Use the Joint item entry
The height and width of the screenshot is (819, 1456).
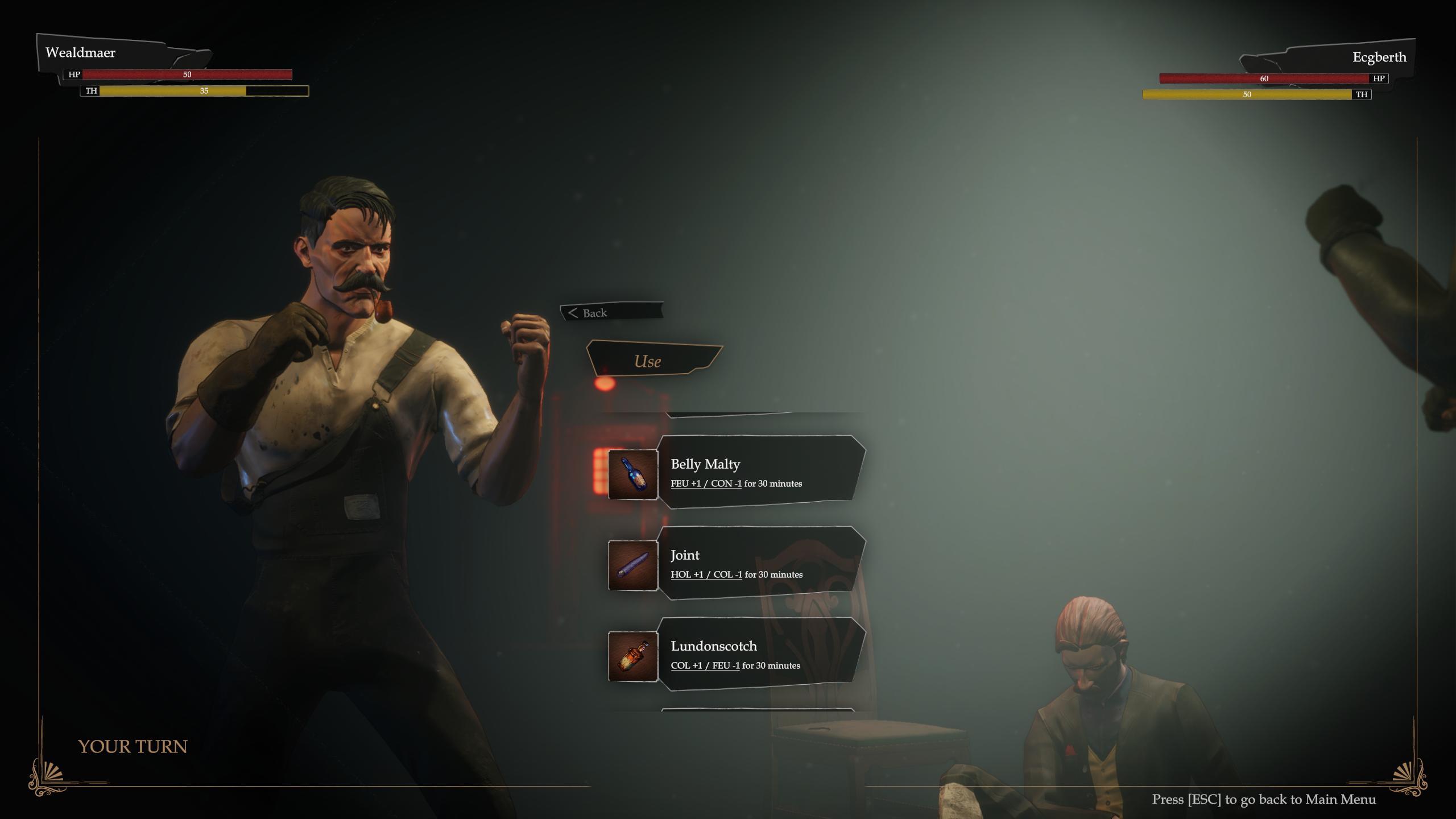(759, 563)
